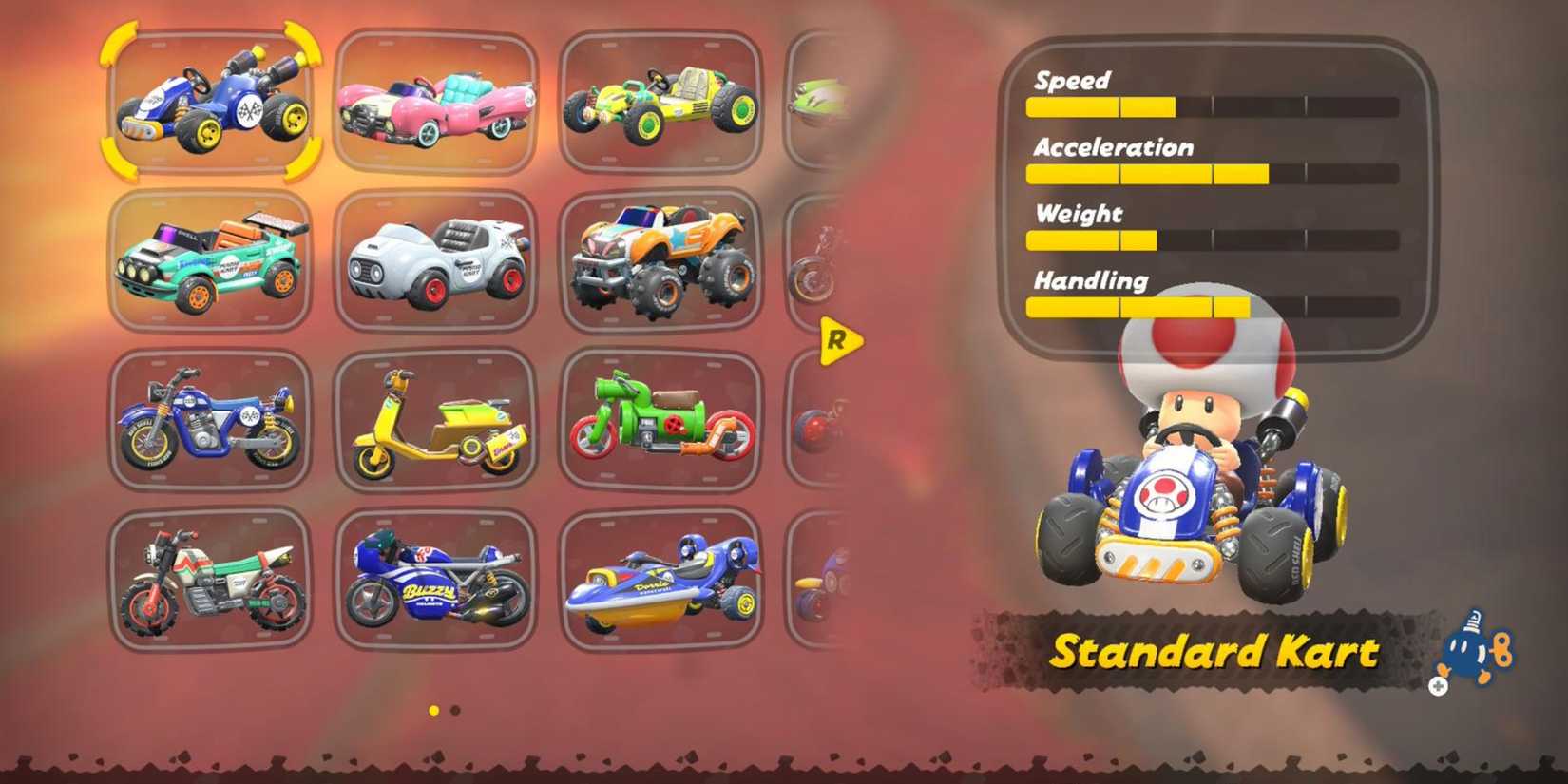This screenshot has width=1568, height=784.
Task: Switch to the second vehicle page dot
Action: [x=454, y=710]
